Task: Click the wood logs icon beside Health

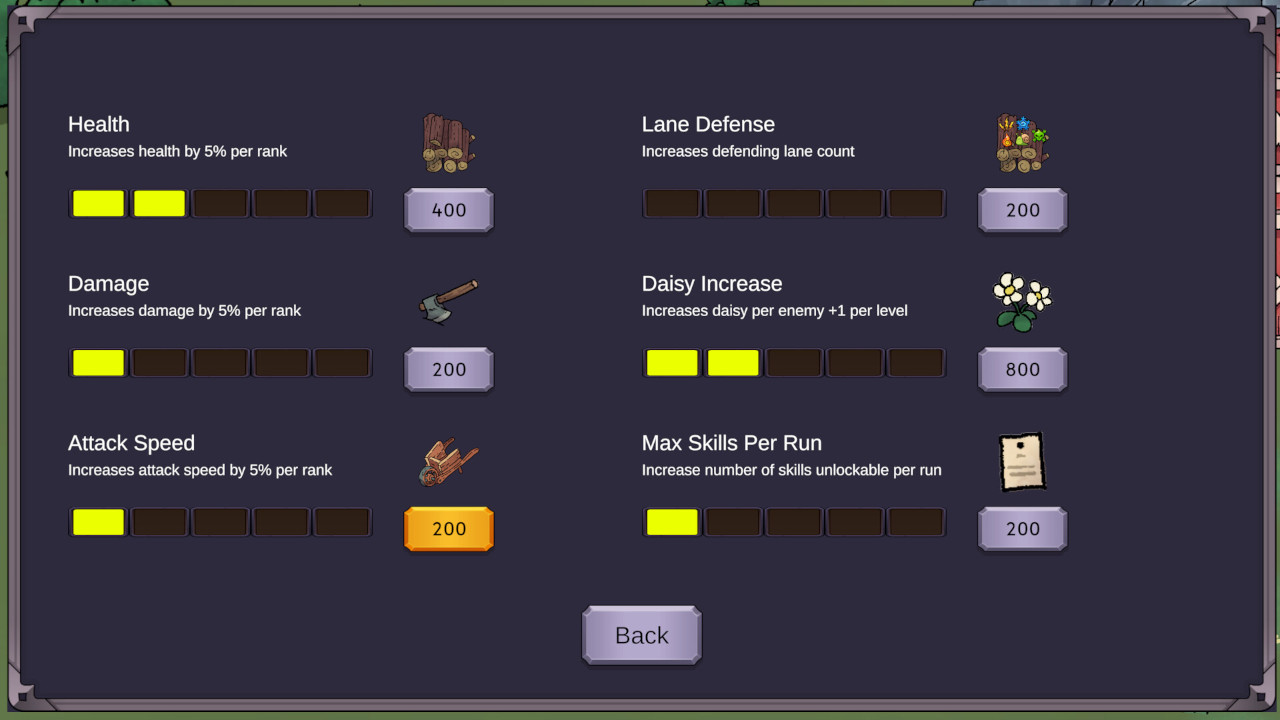Action: point(448,140)
